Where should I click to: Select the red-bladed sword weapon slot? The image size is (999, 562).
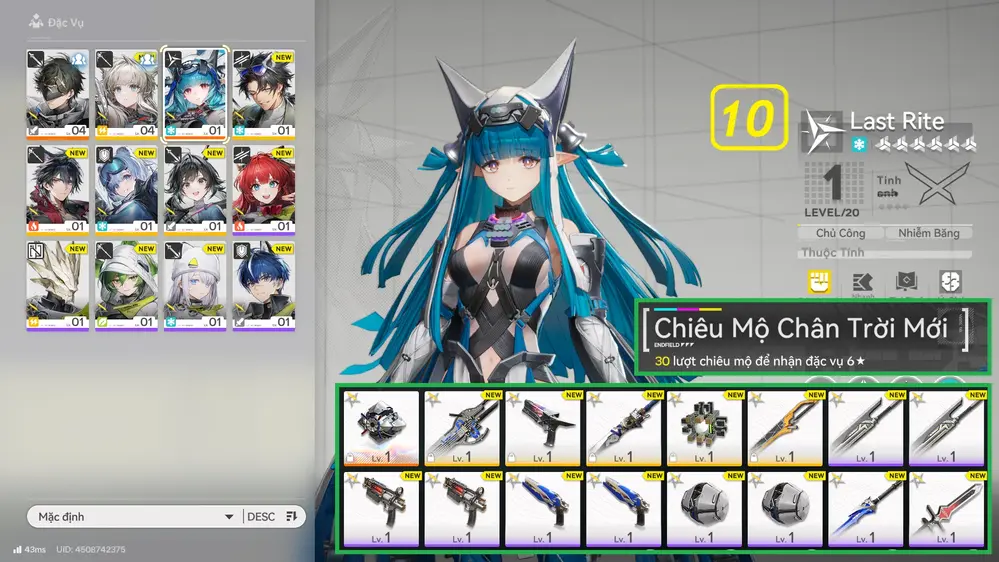tap(947, 508)
